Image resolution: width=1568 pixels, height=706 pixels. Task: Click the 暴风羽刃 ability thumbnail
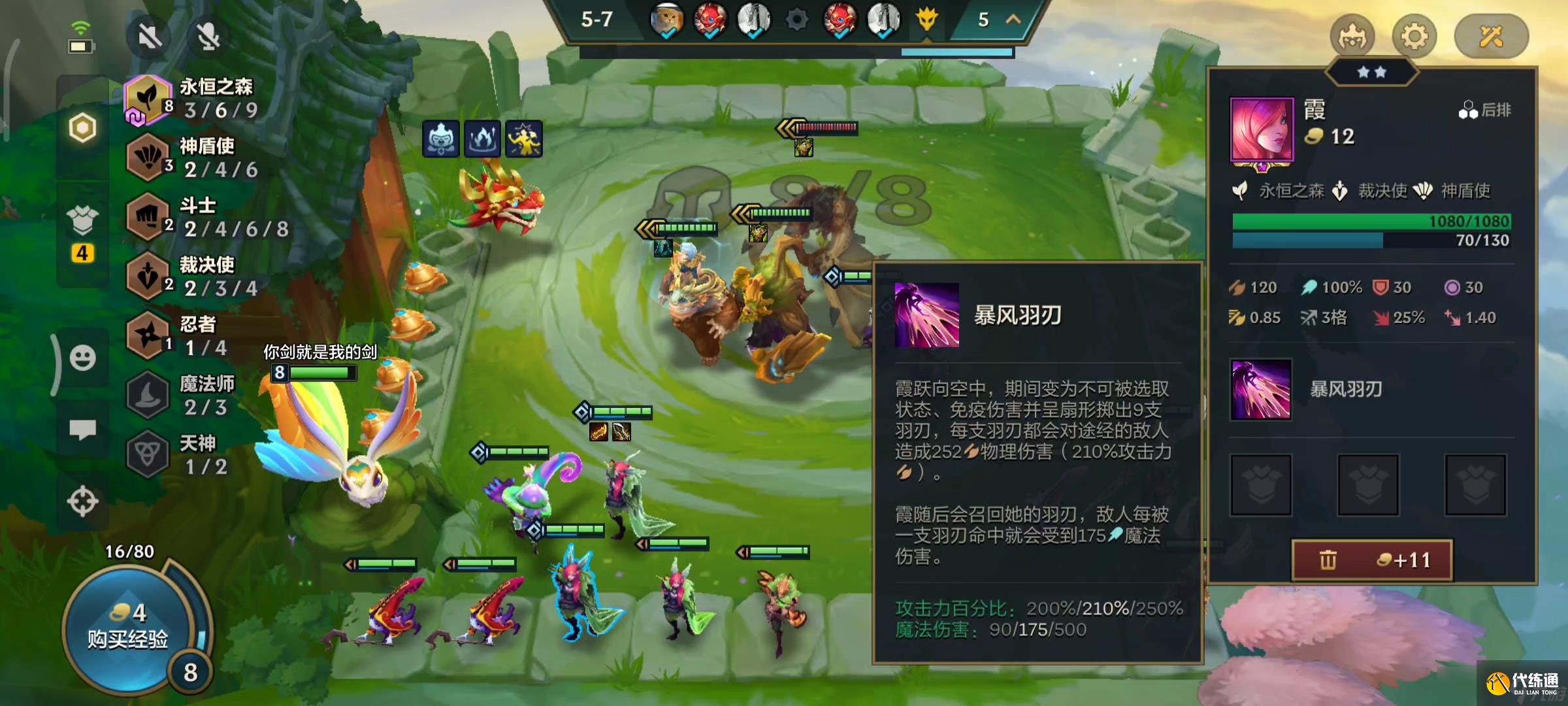1261,388
